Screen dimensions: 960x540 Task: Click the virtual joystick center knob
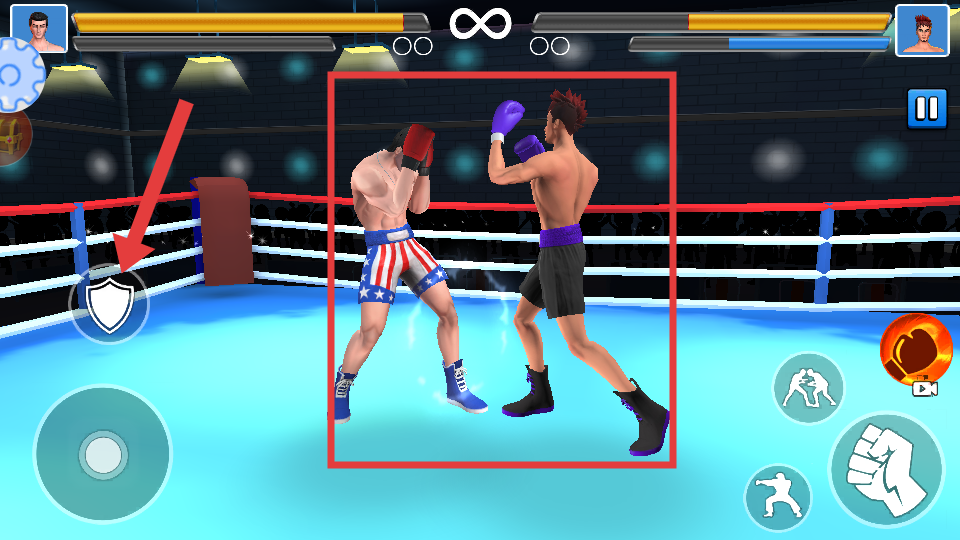102,454
